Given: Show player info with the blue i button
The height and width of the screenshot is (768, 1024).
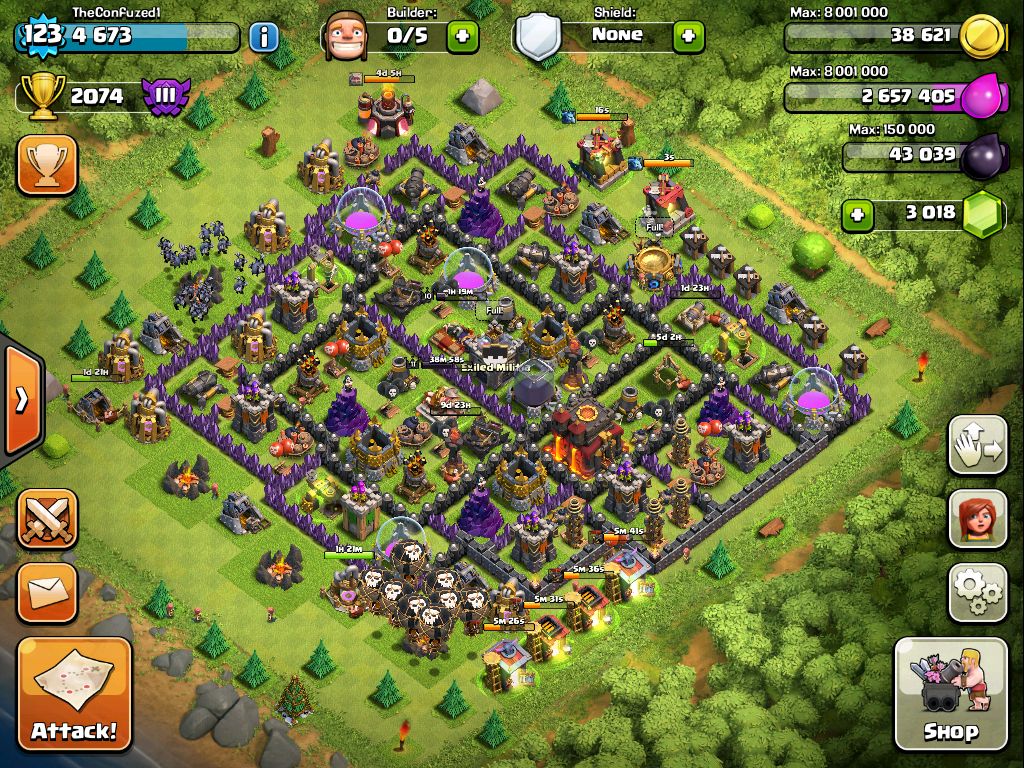Looking at the screenshot, I should [263, 38].
